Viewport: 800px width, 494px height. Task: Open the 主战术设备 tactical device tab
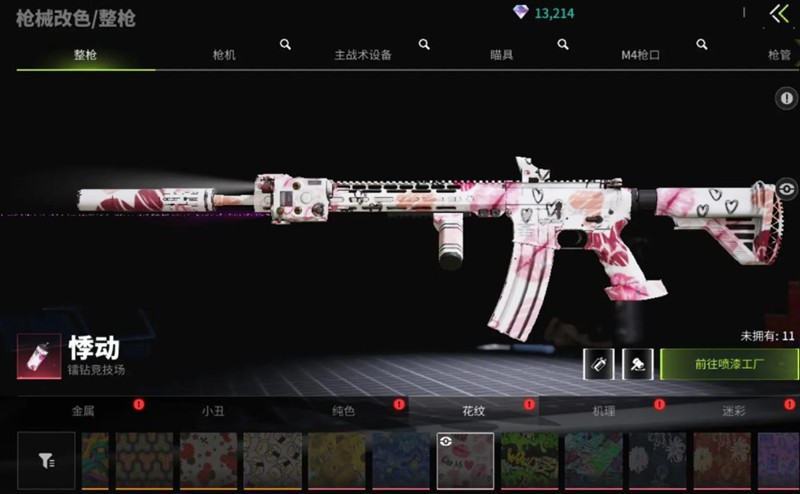[363, 55]
